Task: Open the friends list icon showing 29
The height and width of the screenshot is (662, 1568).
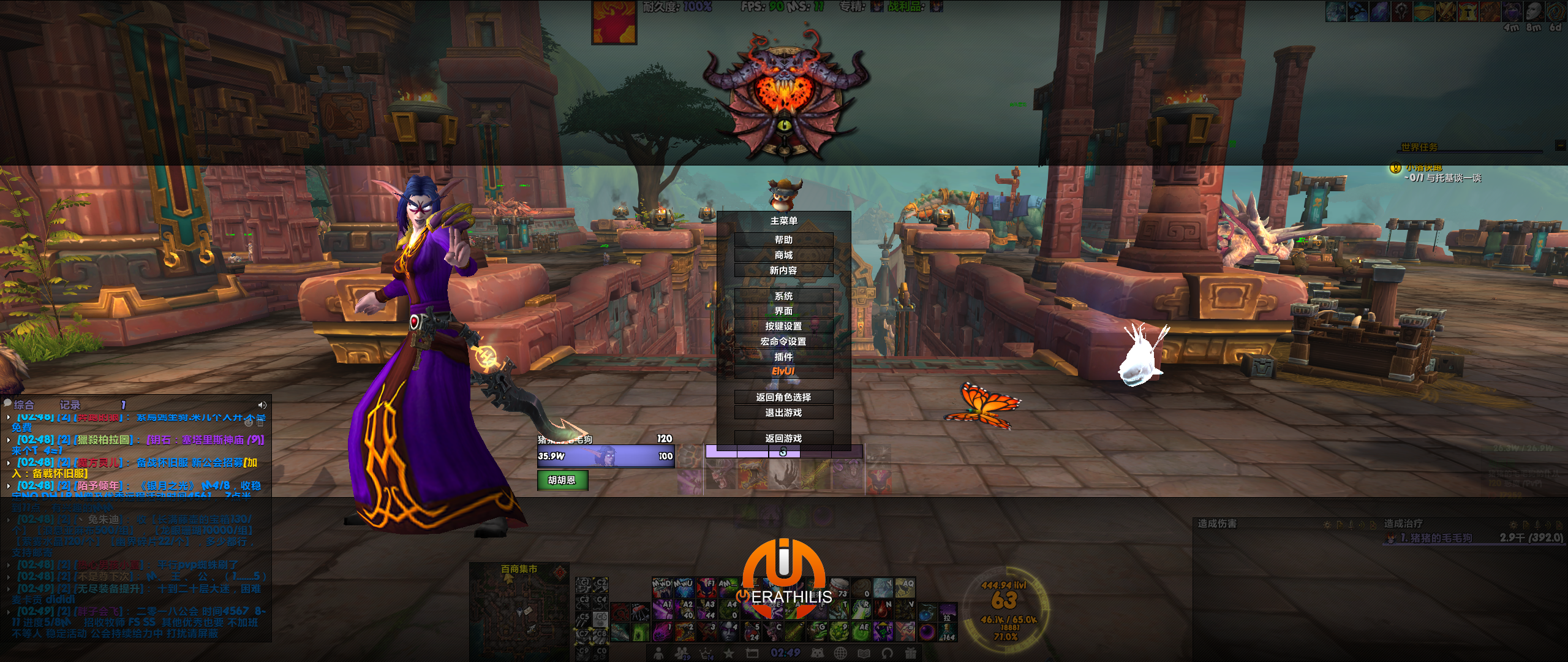Action: [682, 653]
